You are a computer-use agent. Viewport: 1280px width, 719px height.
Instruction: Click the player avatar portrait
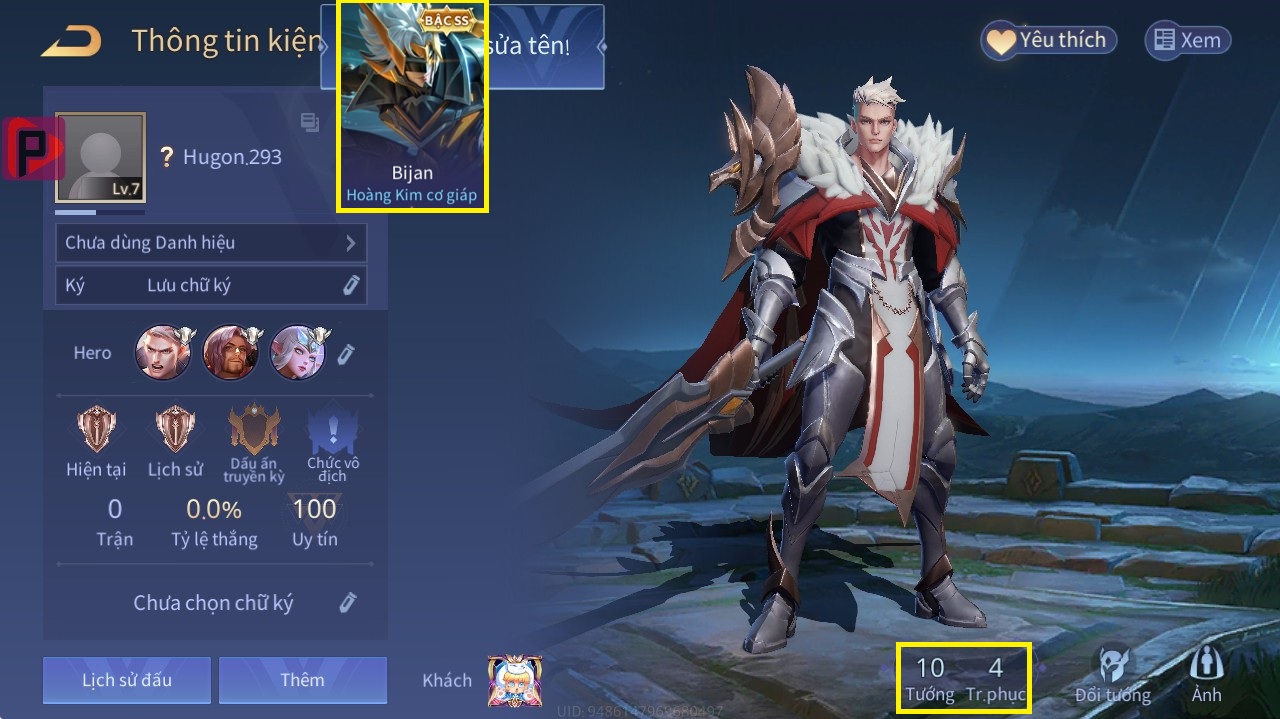(100, 157)
